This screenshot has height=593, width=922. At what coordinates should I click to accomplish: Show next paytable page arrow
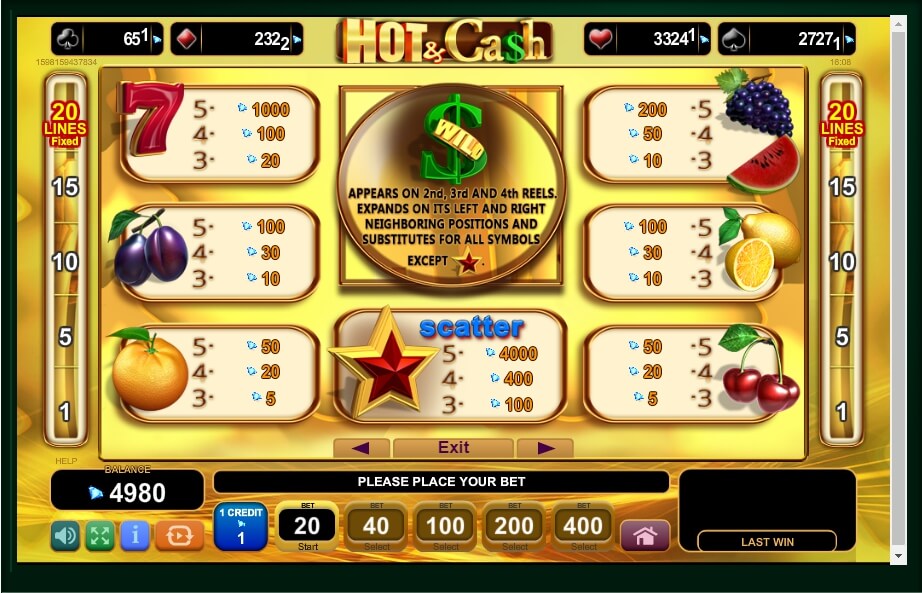click(x=545, y=447)
